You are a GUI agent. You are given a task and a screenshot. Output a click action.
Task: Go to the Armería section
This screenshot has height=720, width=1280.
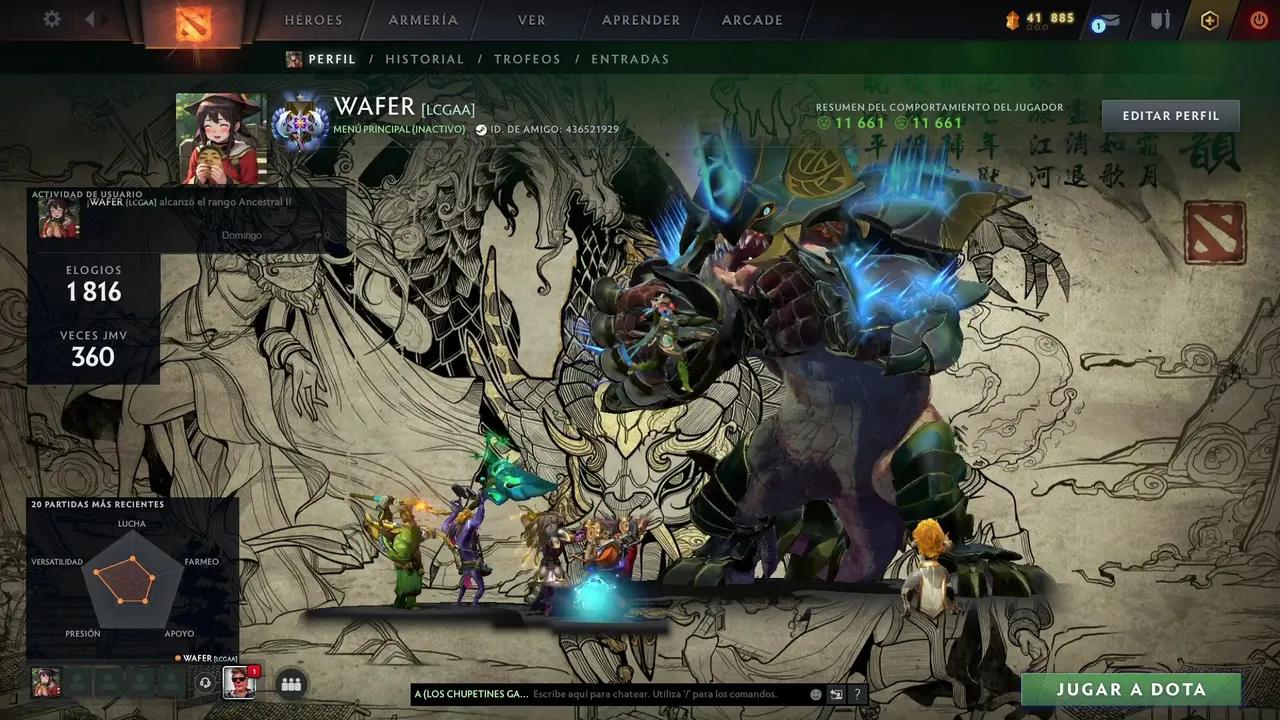tap(423, 20)
